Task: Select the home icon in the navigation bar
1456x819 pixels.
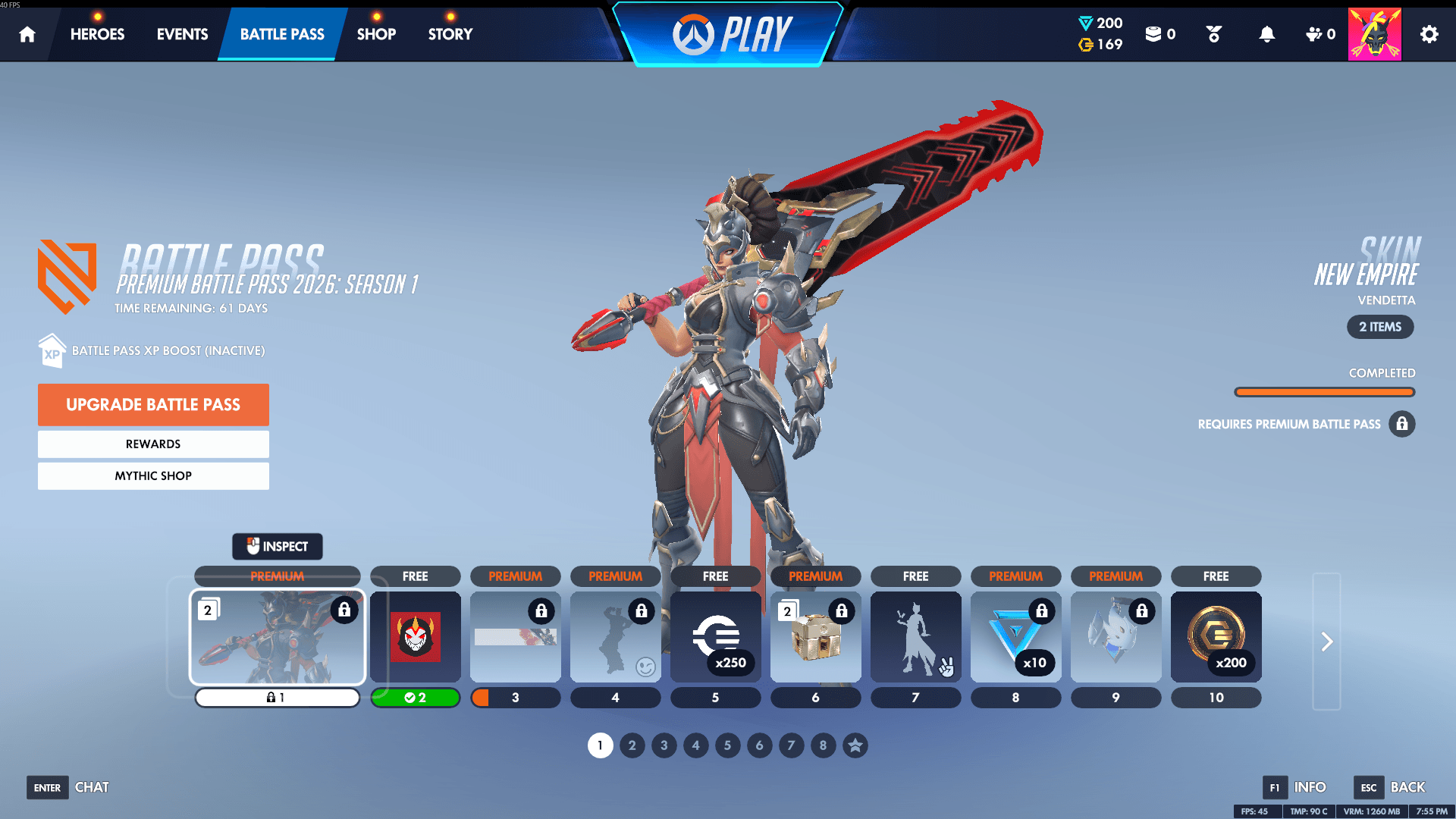Action: (27, 34)
